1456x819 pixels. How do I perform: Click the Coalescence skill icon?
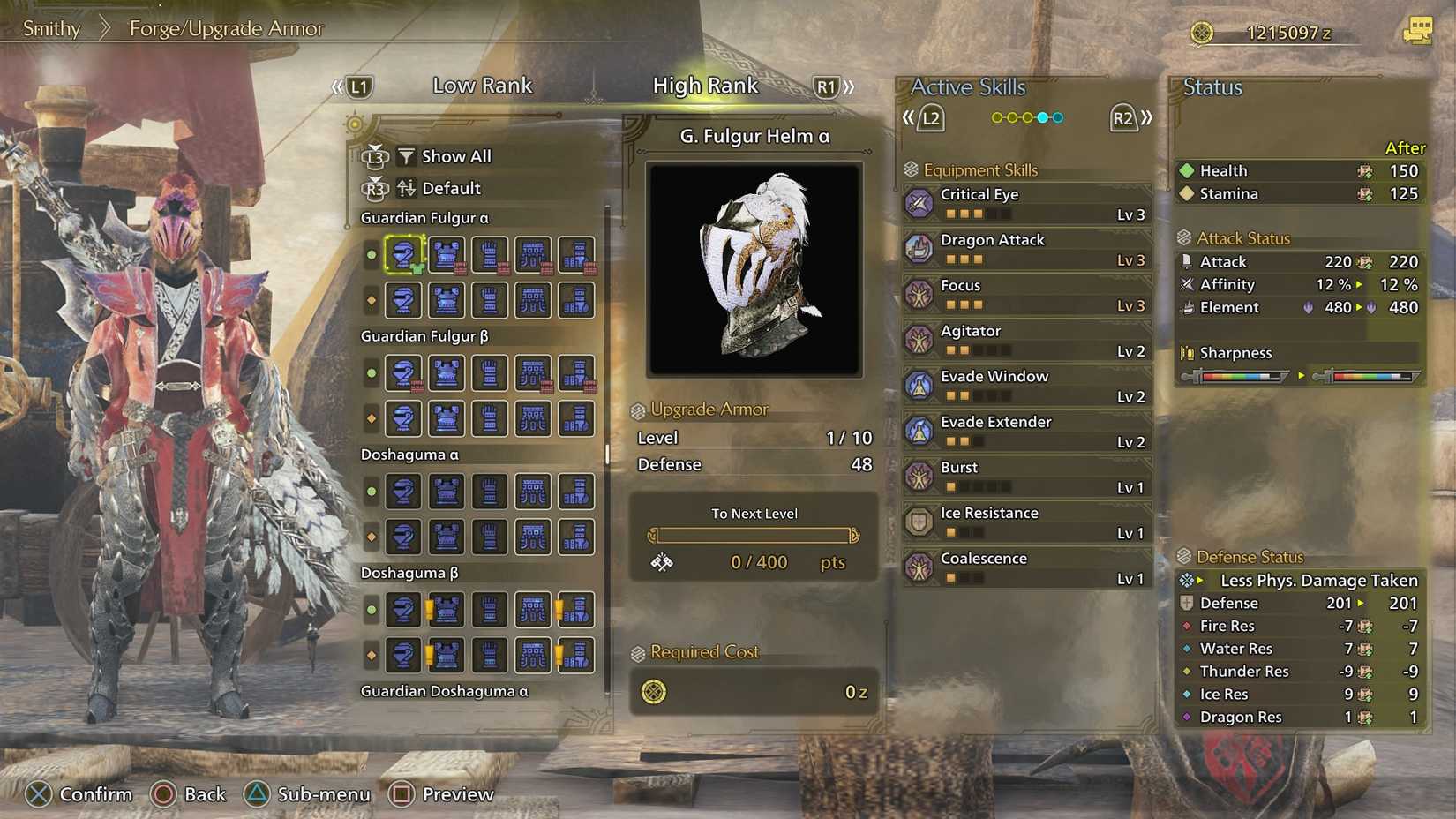919,567
